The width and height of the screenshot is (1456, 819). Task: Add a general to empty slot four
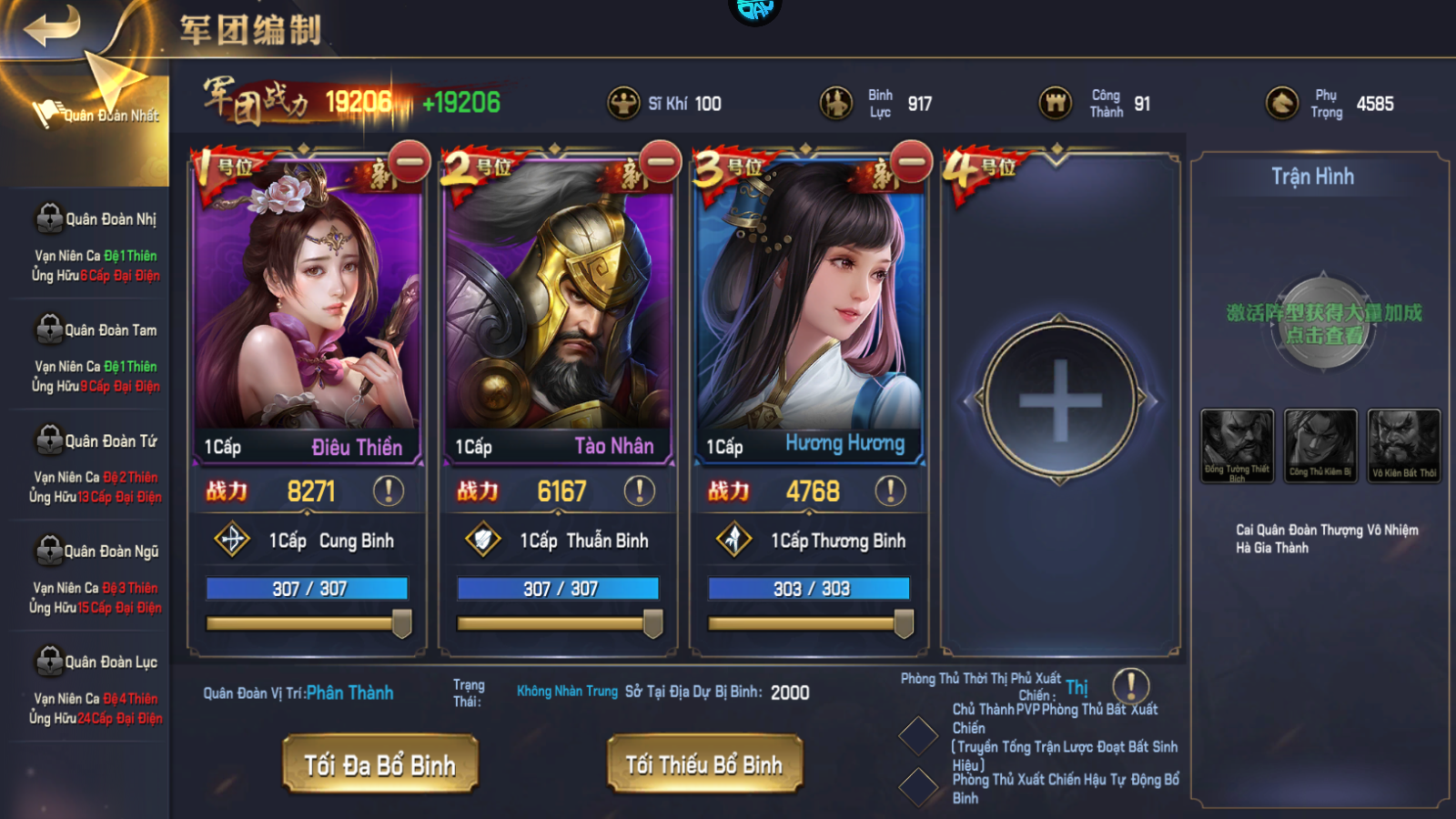coord(1060,400)
